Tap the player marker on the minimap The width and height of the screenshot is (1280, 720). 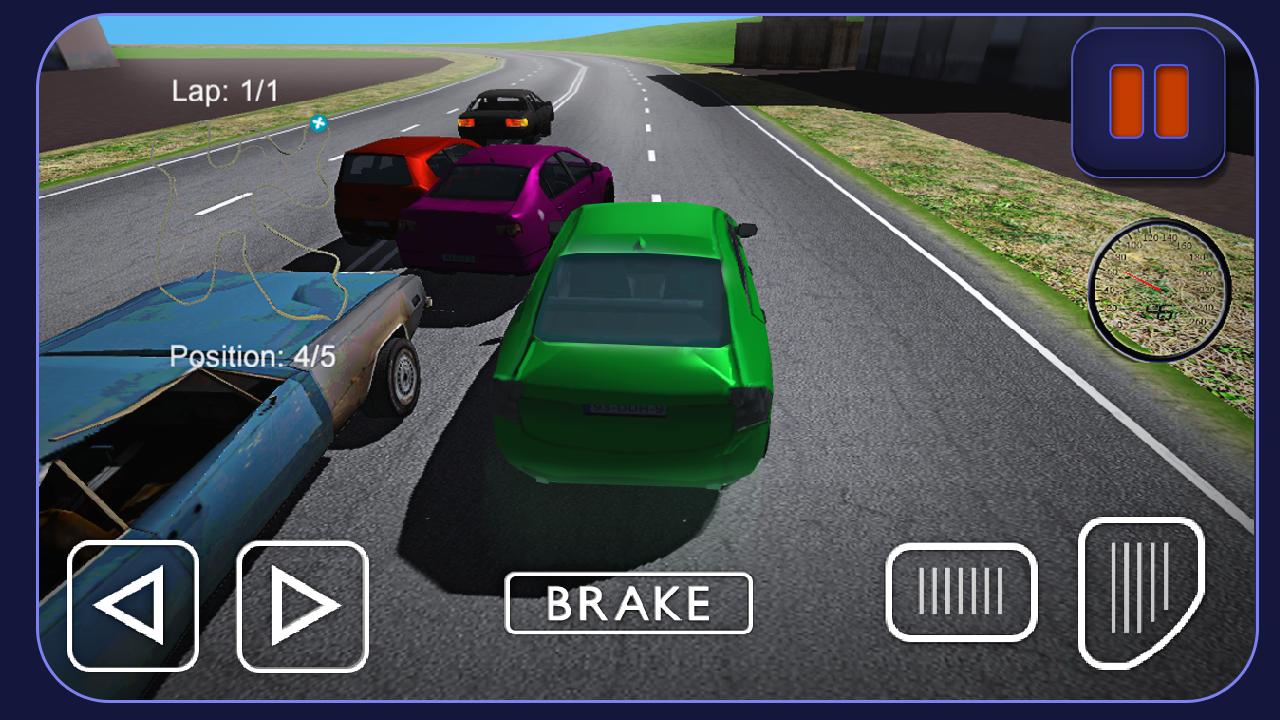click(x=319, y=123)
